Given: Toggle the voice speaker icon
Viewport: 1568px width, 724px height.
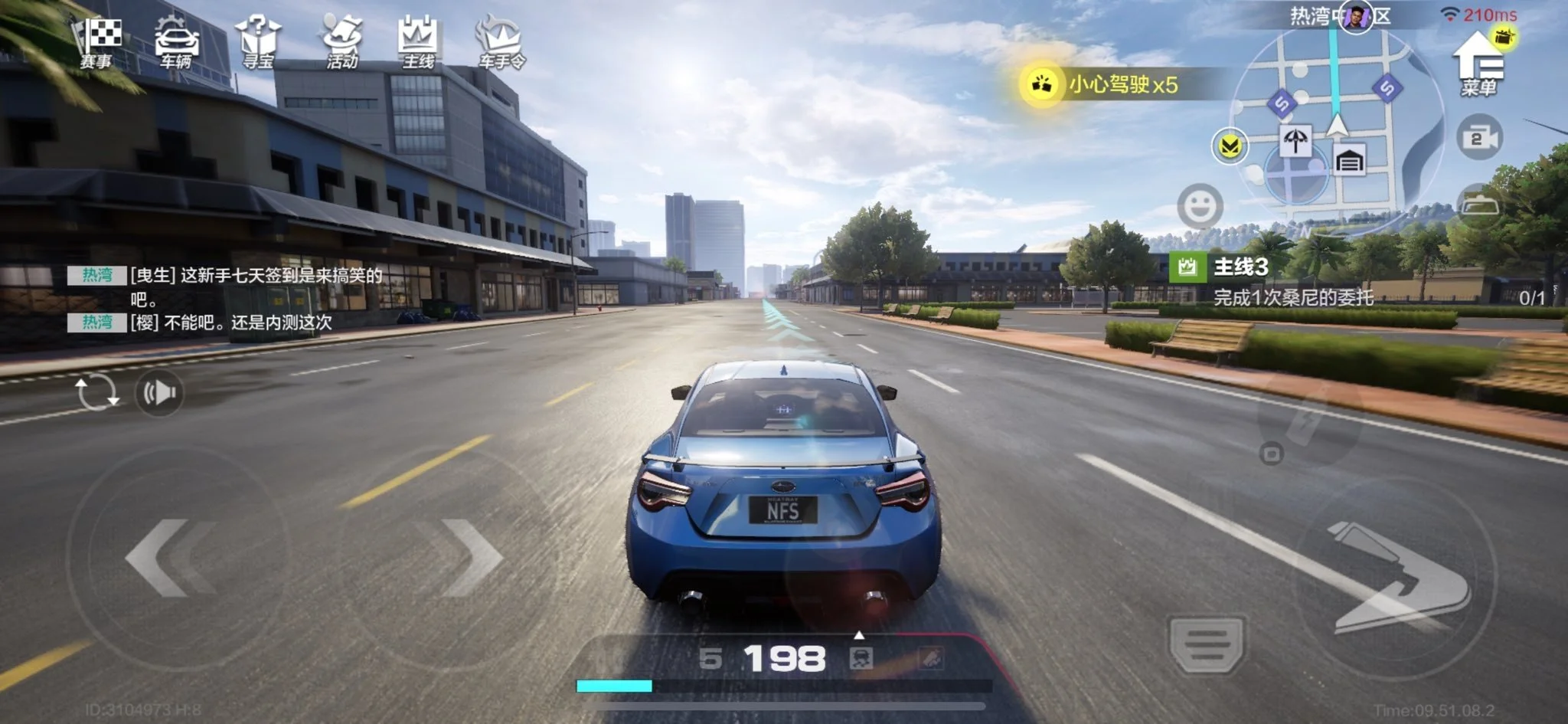Looking at the screenshot, I should click(x=159, y=393).
